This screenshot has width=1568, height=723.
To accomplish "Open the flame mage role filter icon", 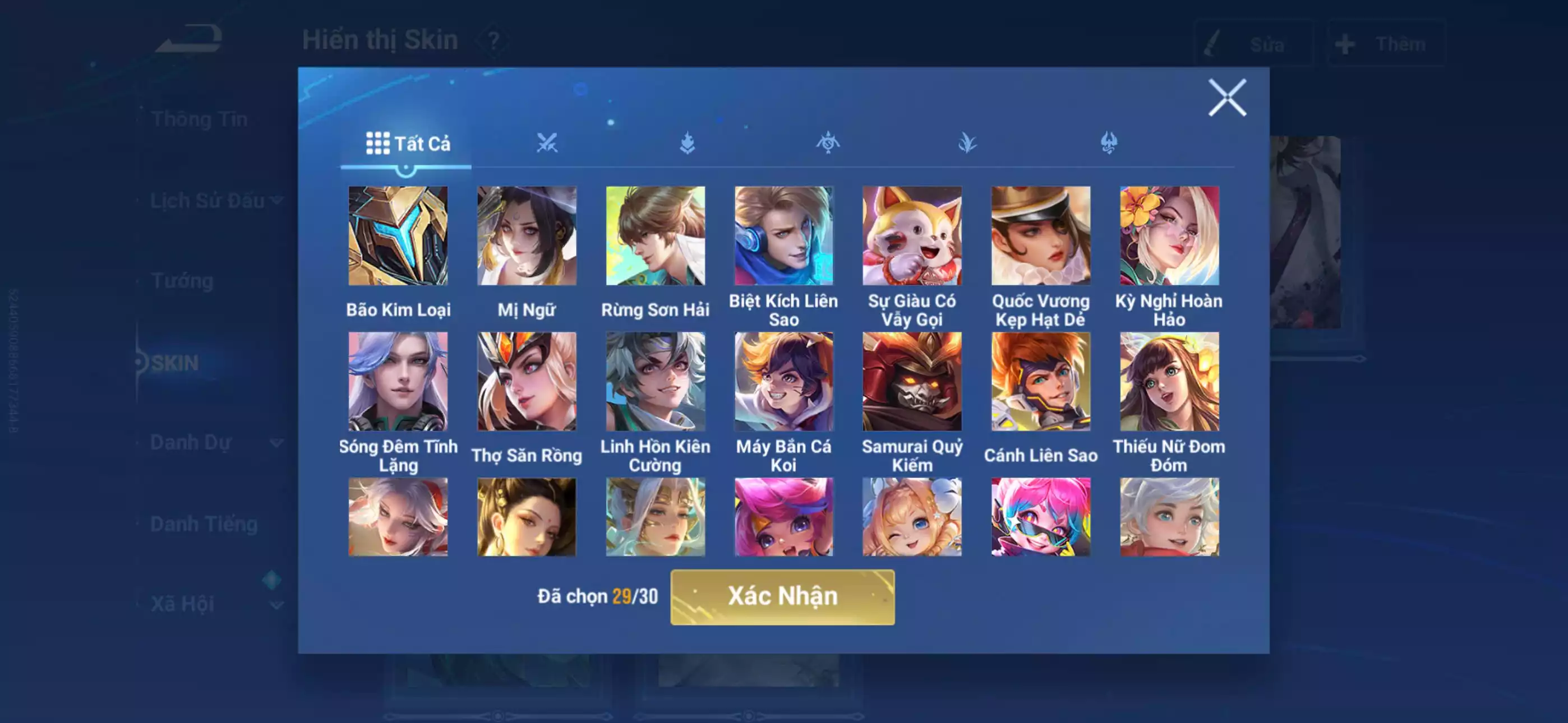I will [687, 142].
